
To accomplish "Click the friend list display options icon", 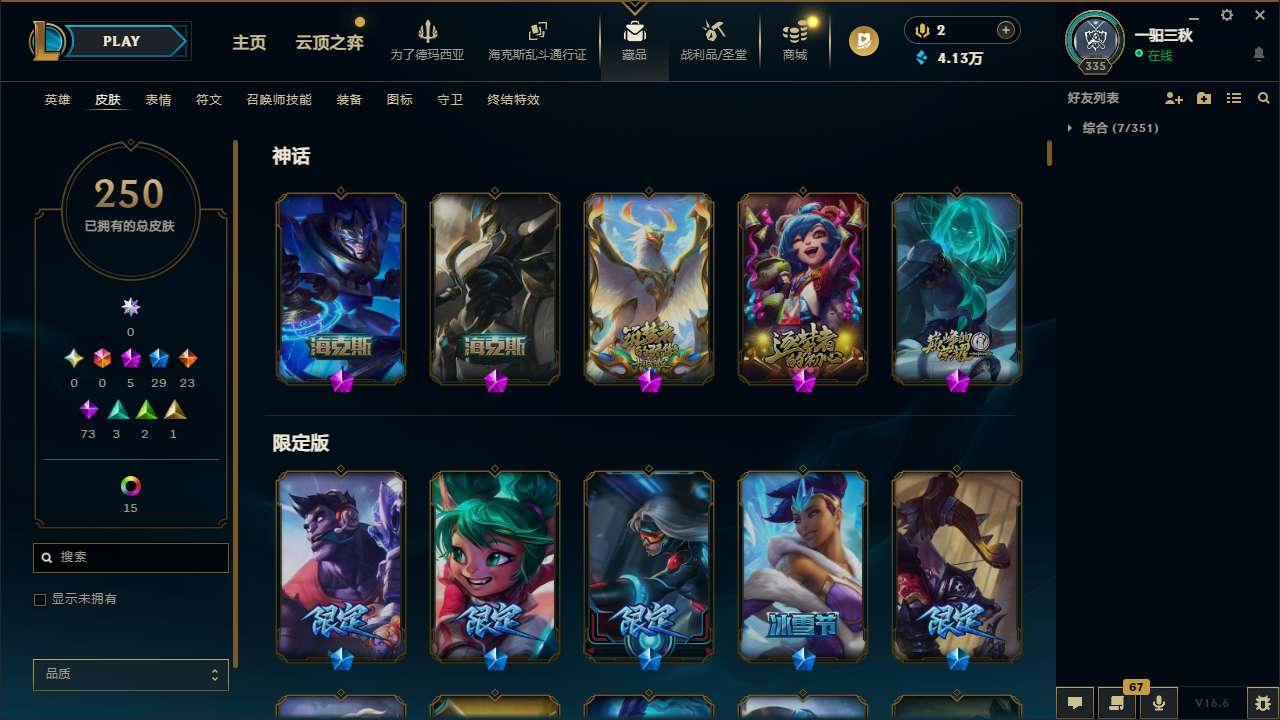I will (x=1233, y=98).
